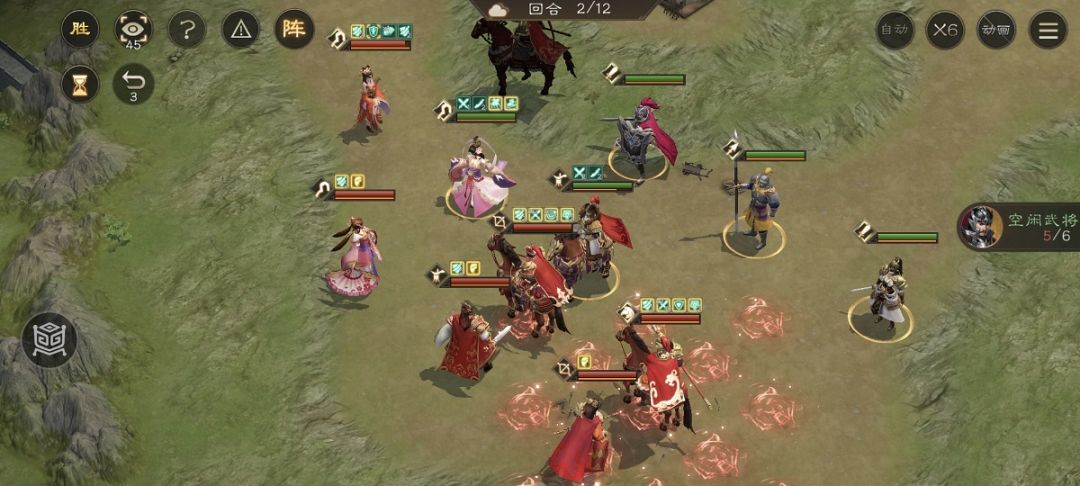
Task: Open the 阵 formation button
Action: click(x=294, y=29)
